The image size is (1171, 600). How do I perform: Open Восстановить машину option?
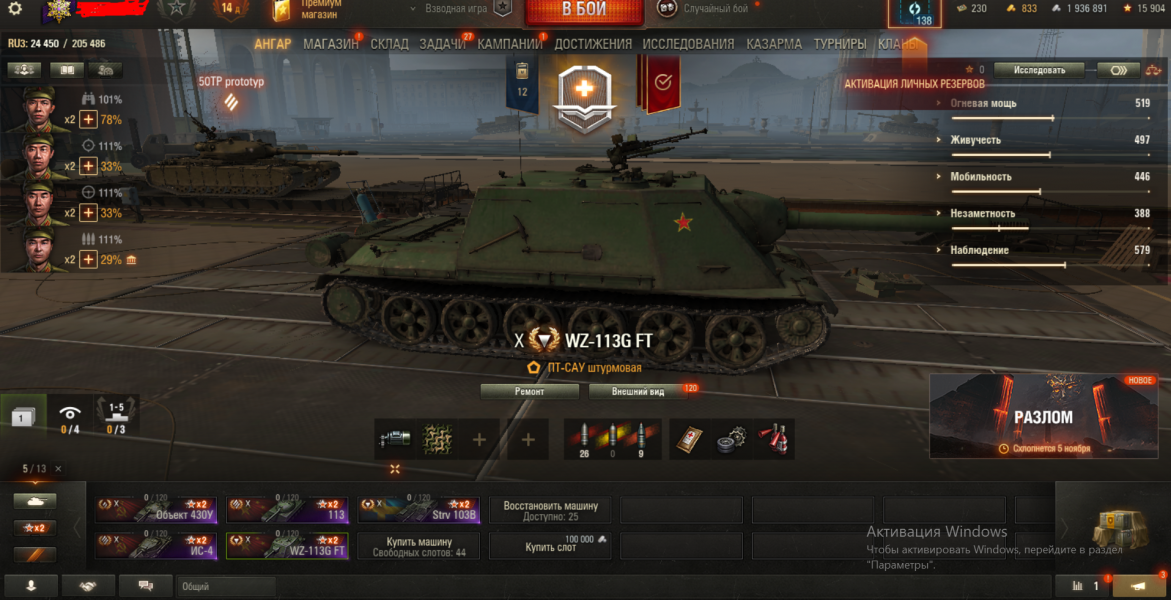click(550, 510)
